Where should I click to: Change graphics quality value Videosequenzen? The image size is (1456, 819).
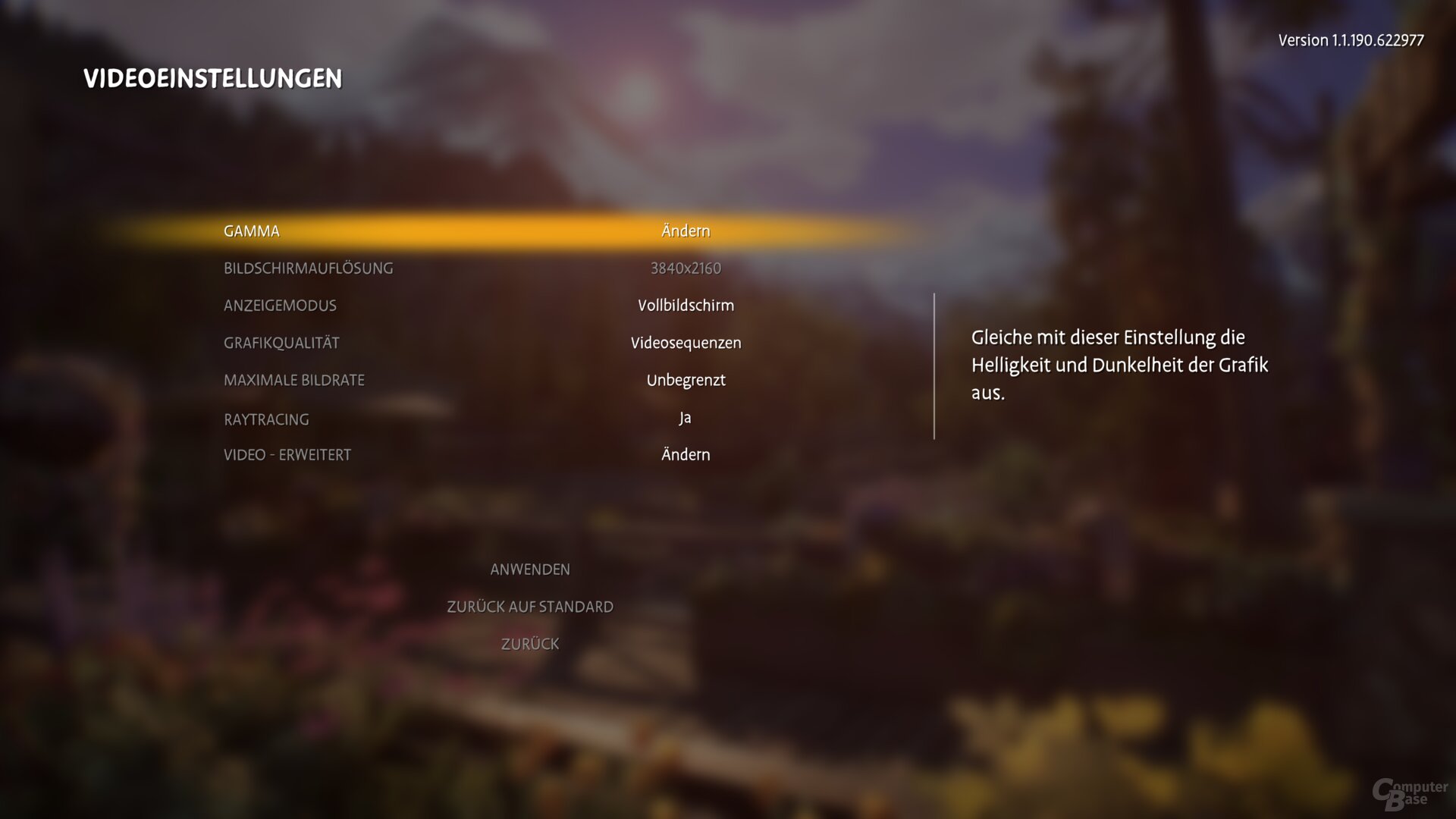click(685, 342)
